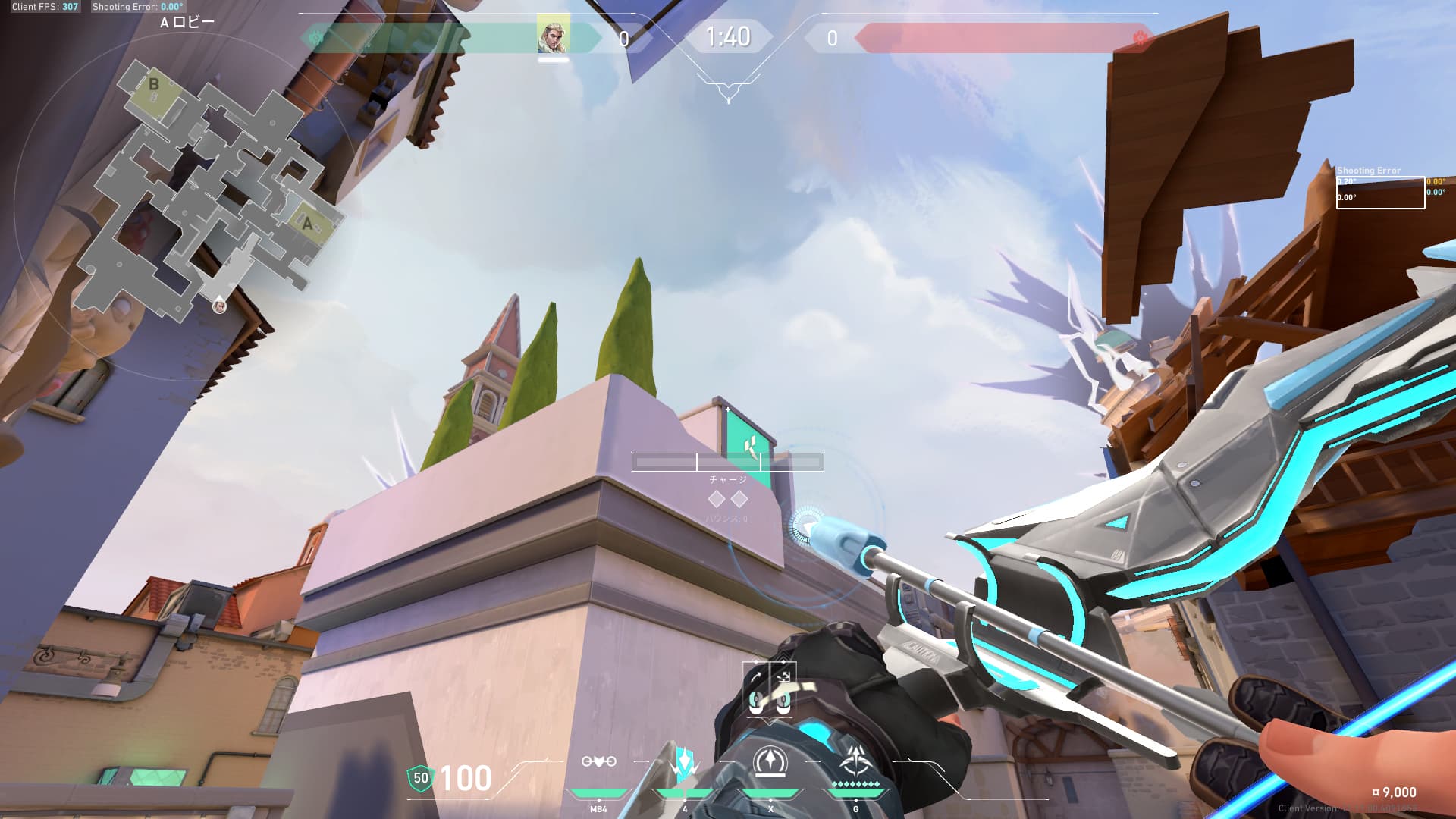Trigger the Hunter's Fury ultimate icon
The width and height of the screenshot is (1456, 819).
(x=856, y=761)
